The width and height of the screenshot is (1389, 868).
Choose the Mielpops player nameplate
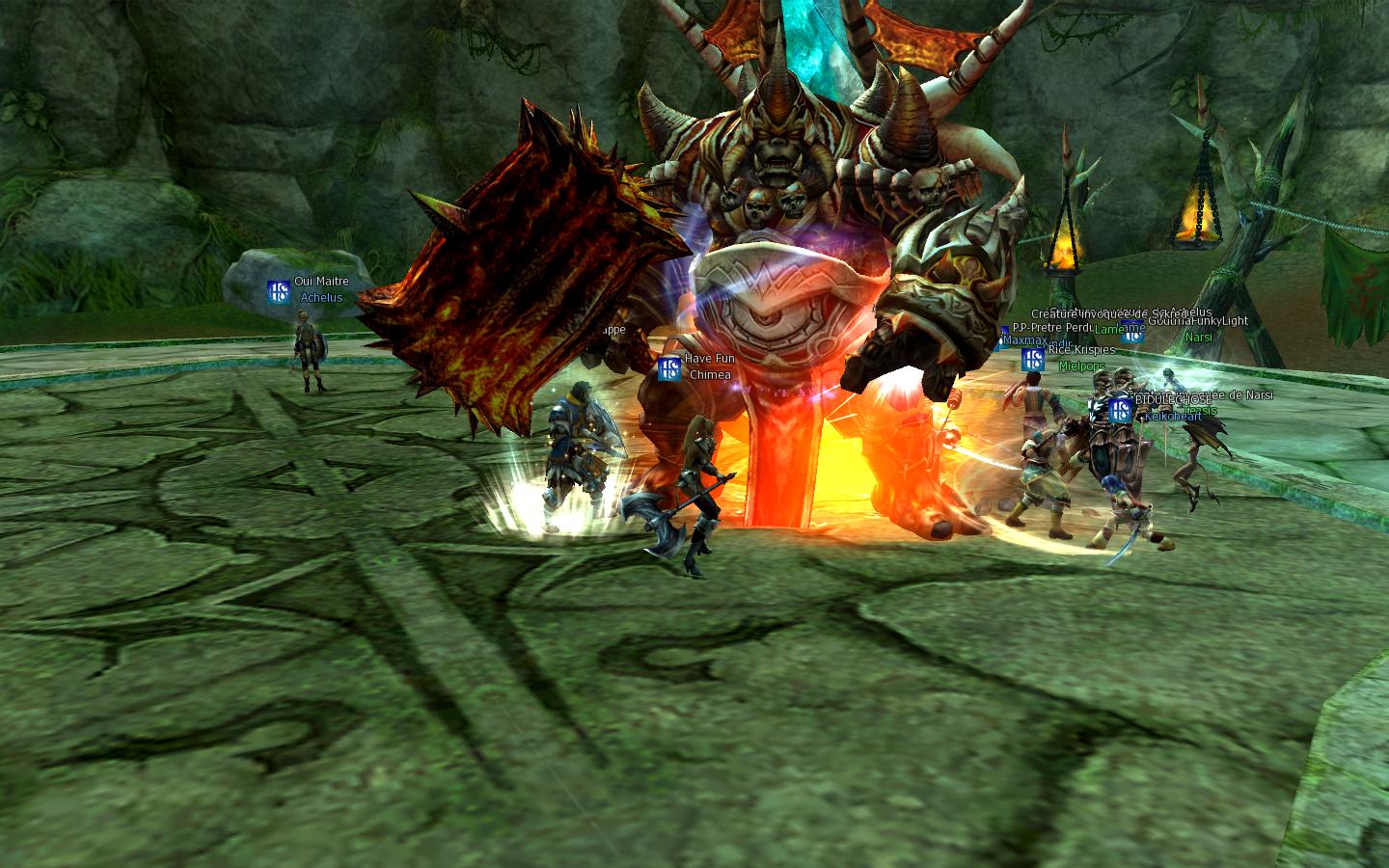pos(1081,367)
